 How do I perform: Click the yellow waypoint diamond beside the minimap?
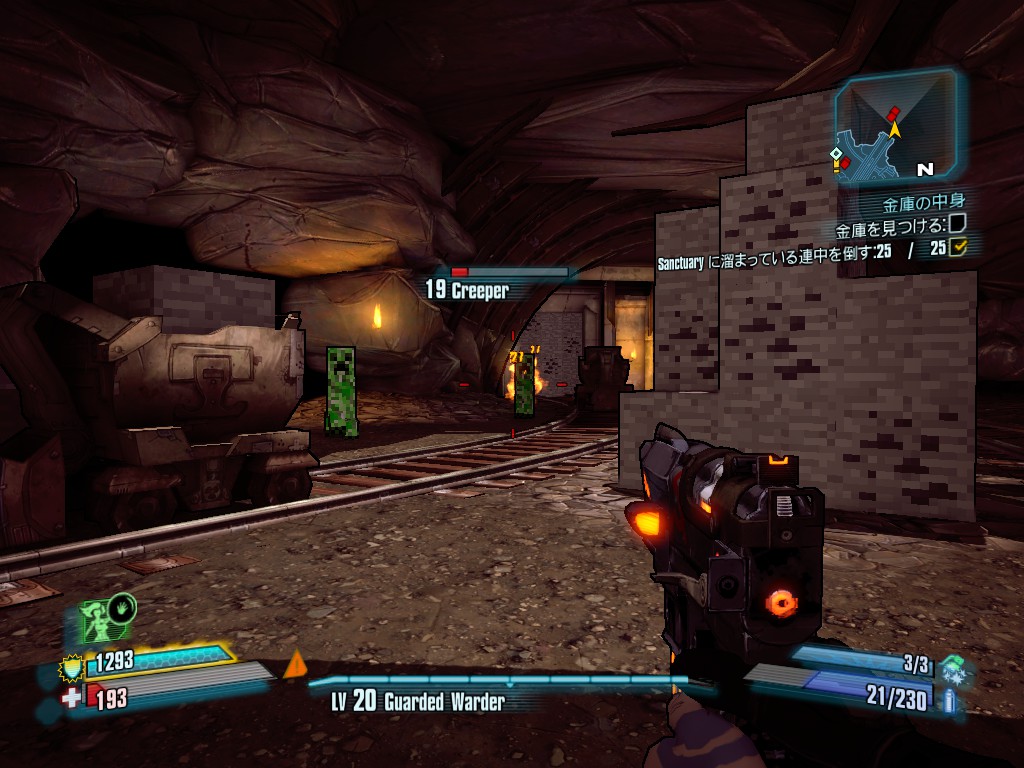(836, 154)
